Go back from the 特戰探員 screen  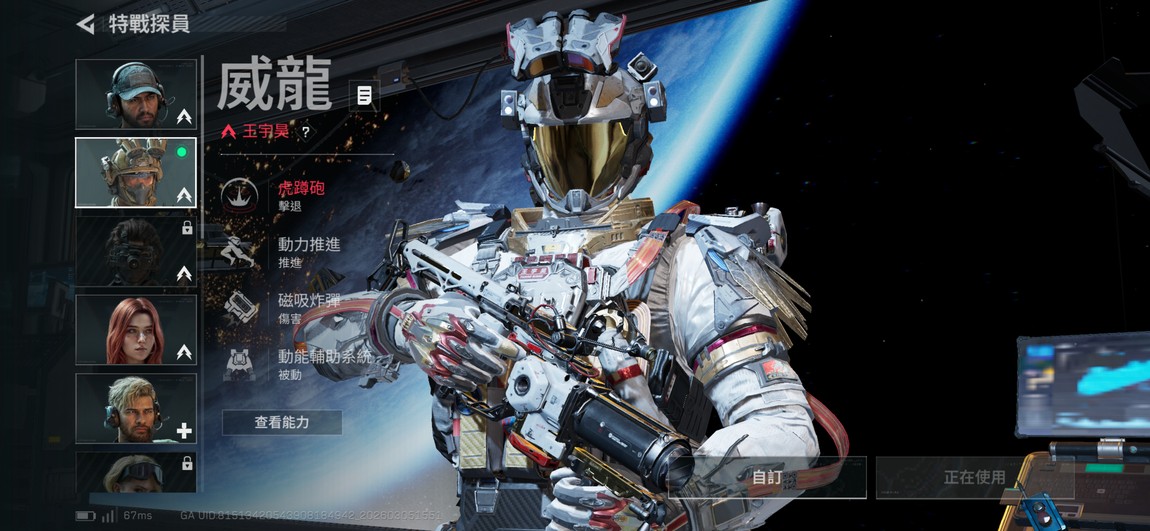86,23
